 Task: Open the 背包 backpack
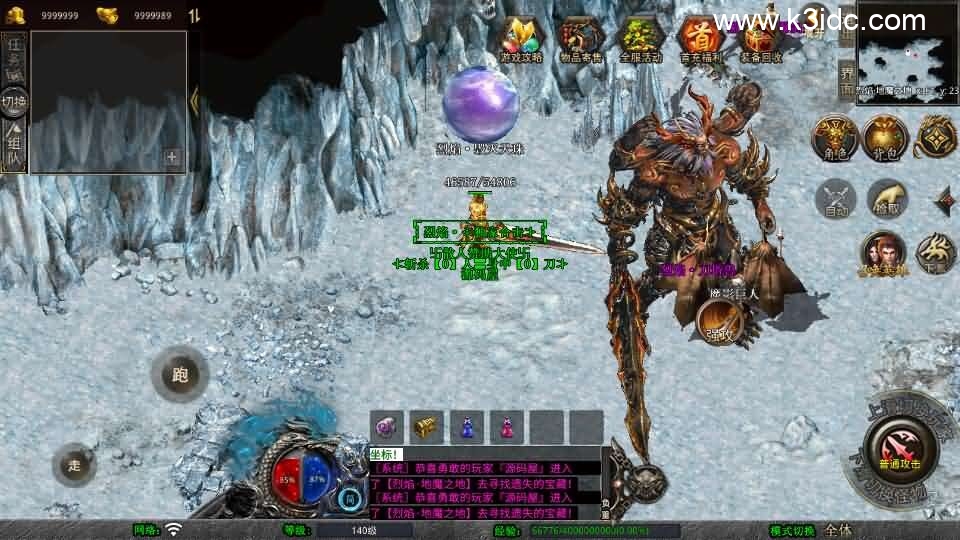coord(884,137)
